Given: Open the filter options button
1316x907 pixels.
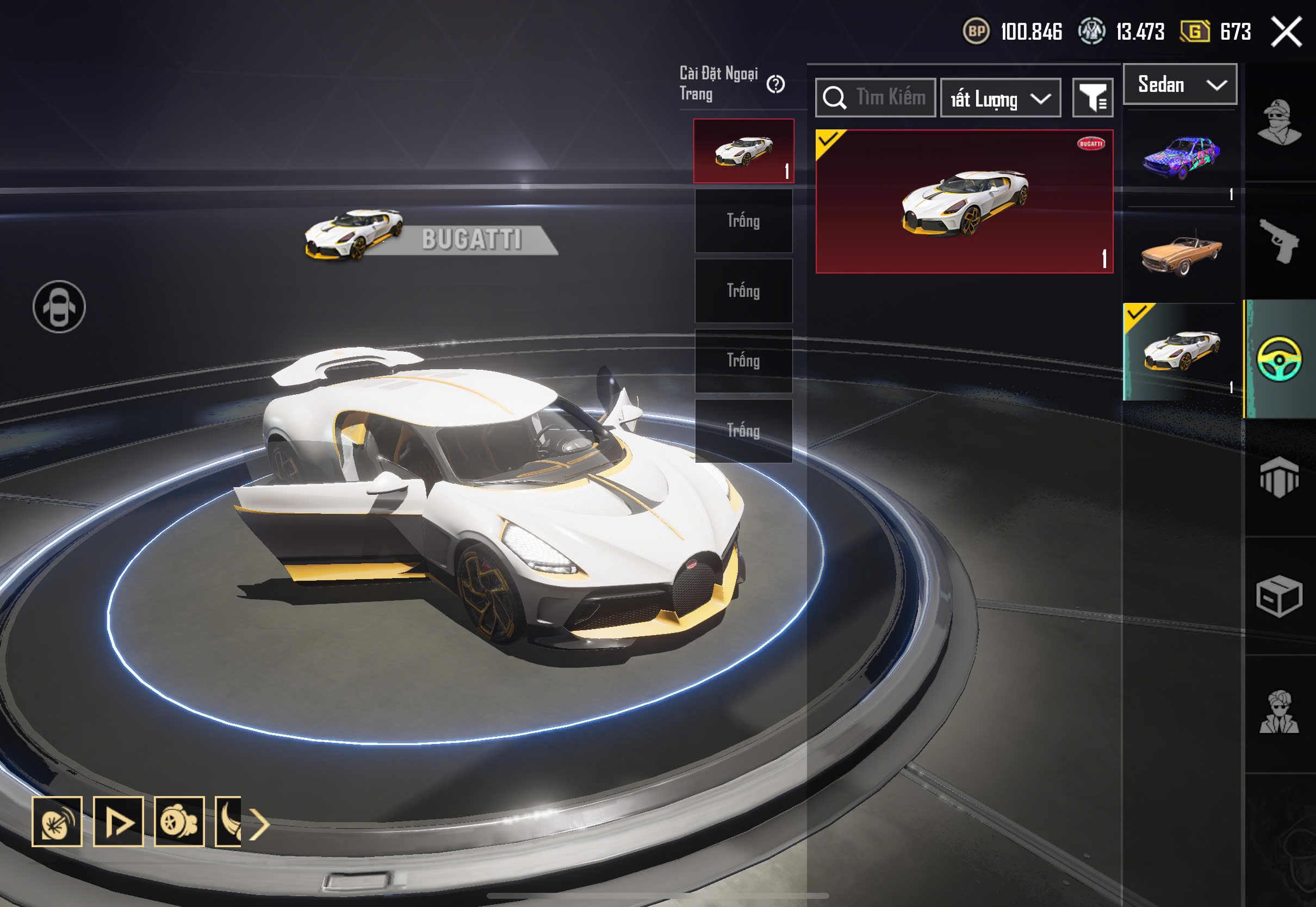Looking at the screenshot, I should 1092,98.
